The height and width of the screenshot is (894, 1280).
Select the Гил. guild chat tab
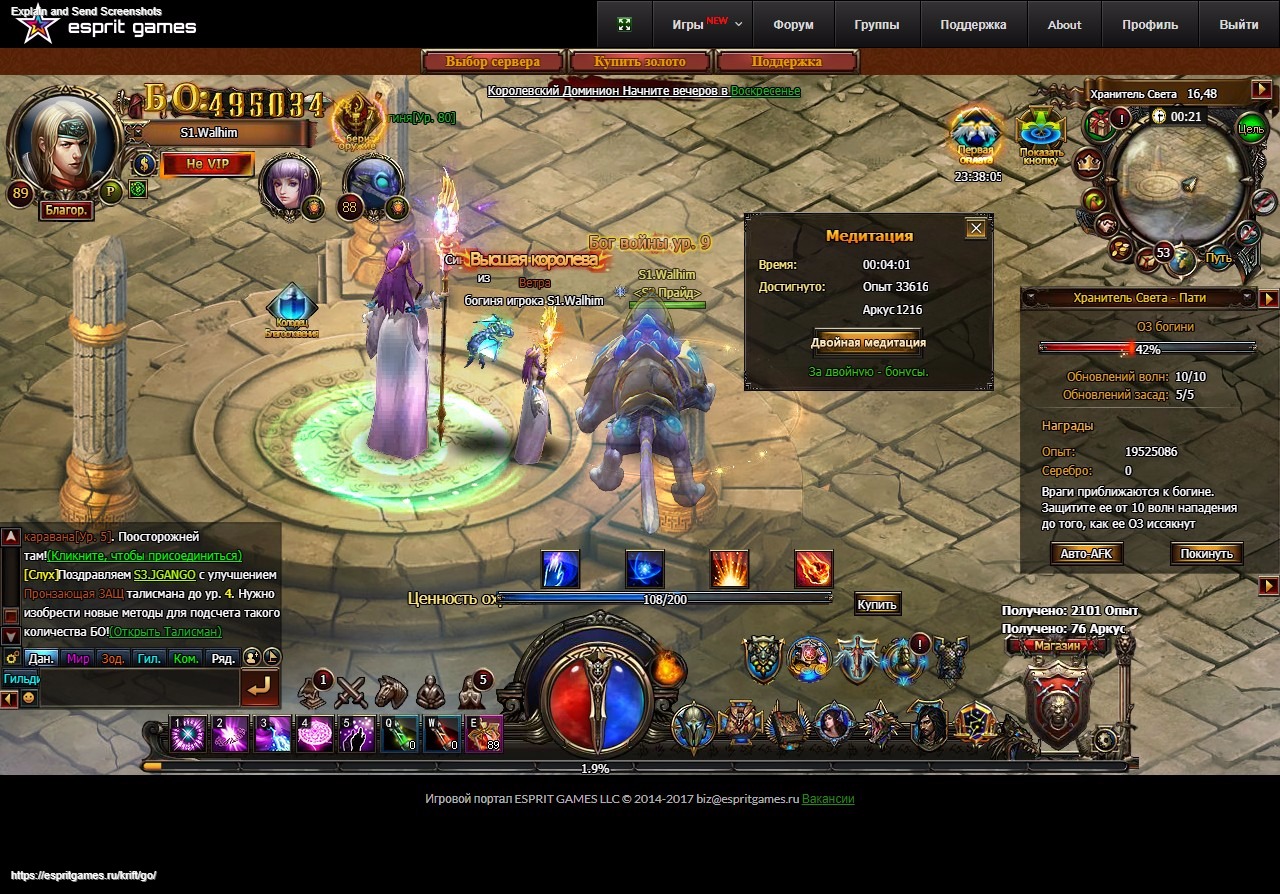point(149,658)
